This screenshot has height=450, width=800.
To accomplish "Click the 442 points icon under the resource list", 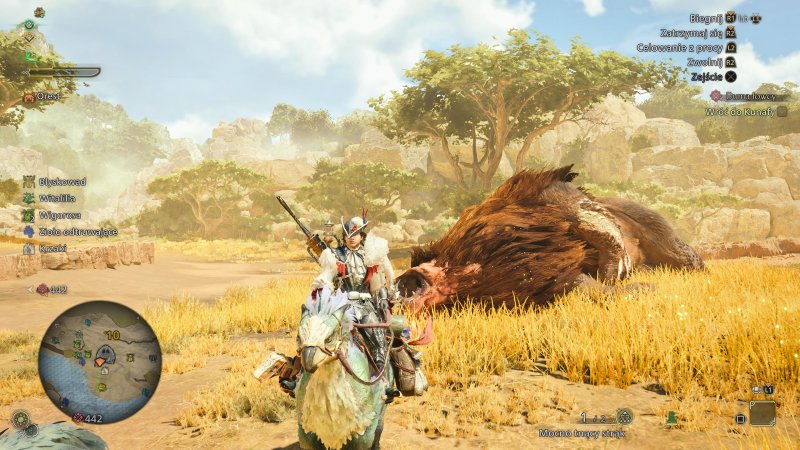I will pos(43,289).
